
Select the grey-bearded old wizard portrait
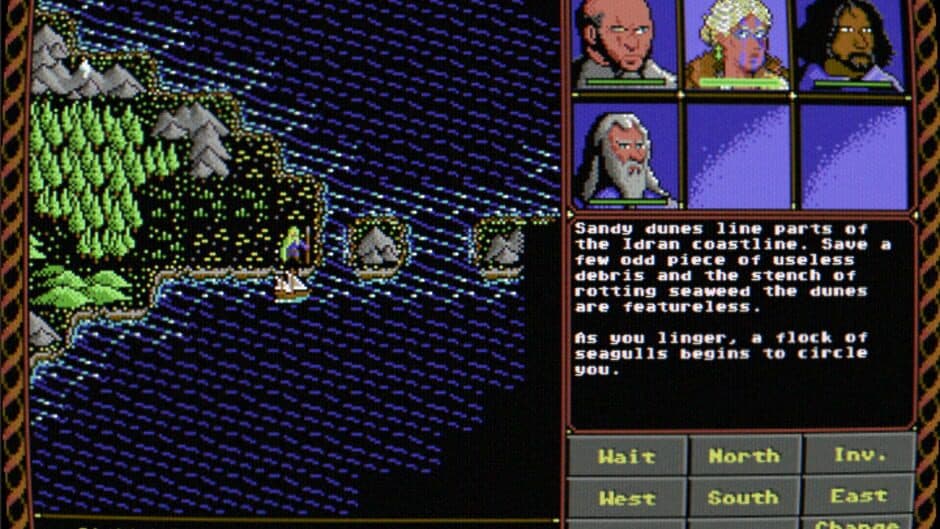click(x=626, y=155)
